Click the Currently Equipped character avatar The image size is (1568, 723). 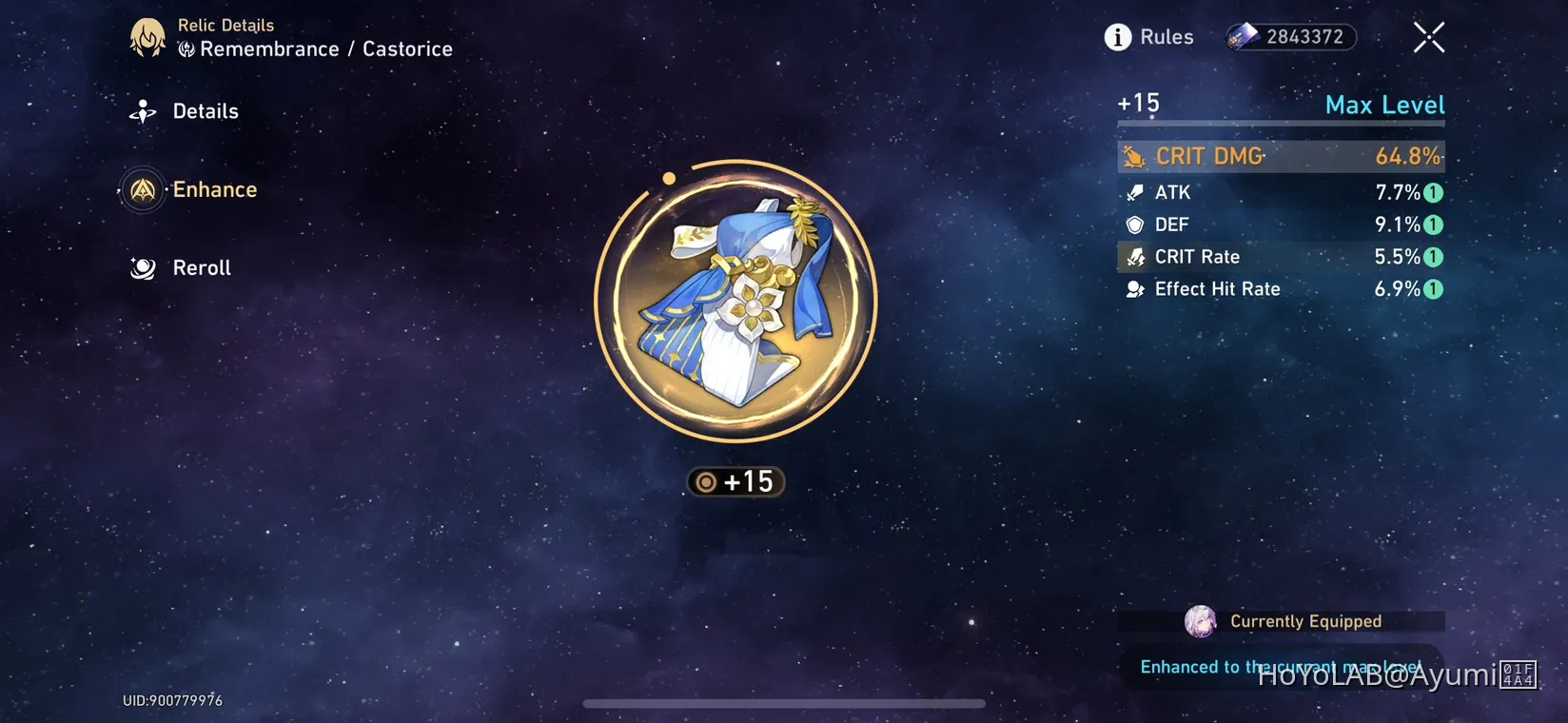pos(1203,621)
